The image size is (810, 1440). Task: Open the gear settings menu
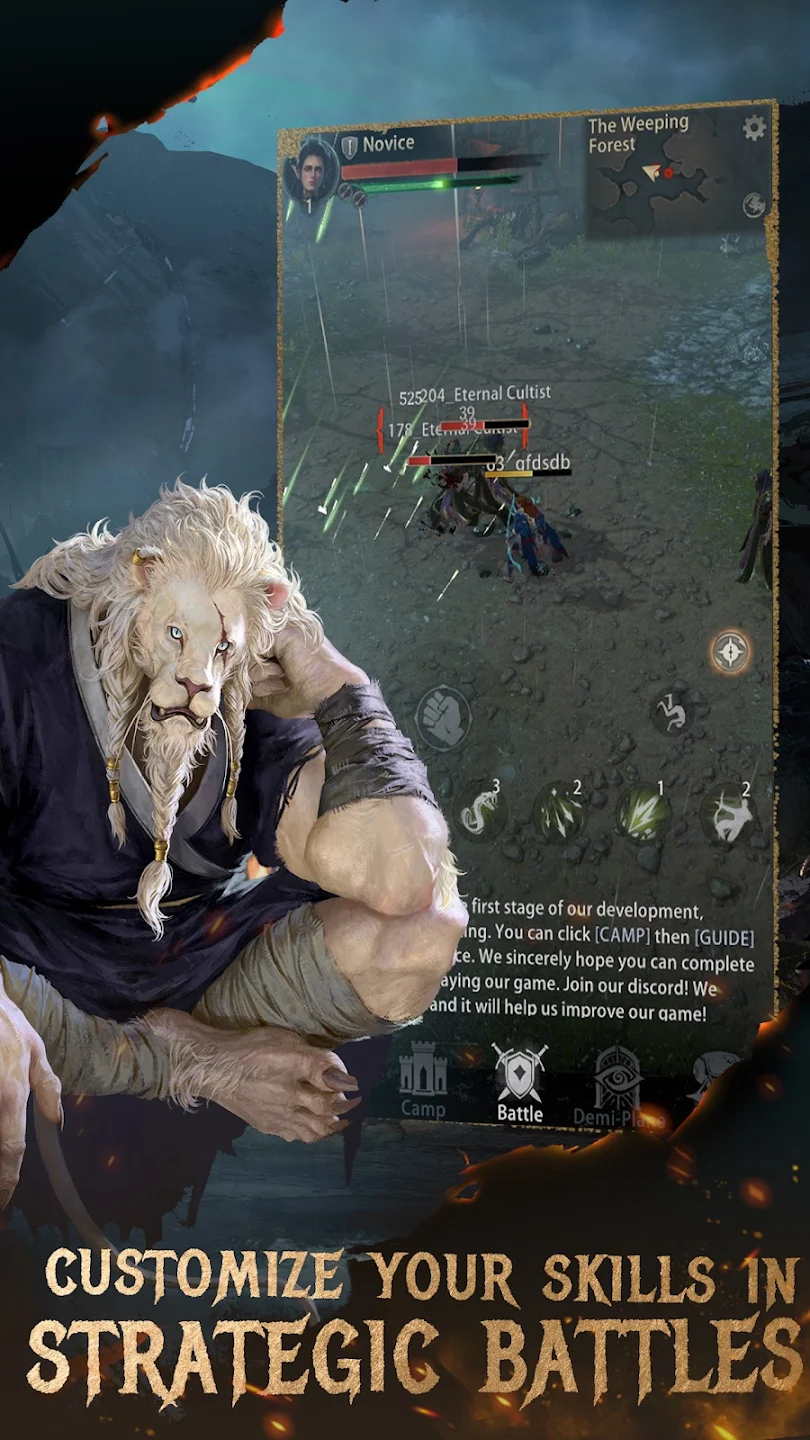tap(753, 128)
